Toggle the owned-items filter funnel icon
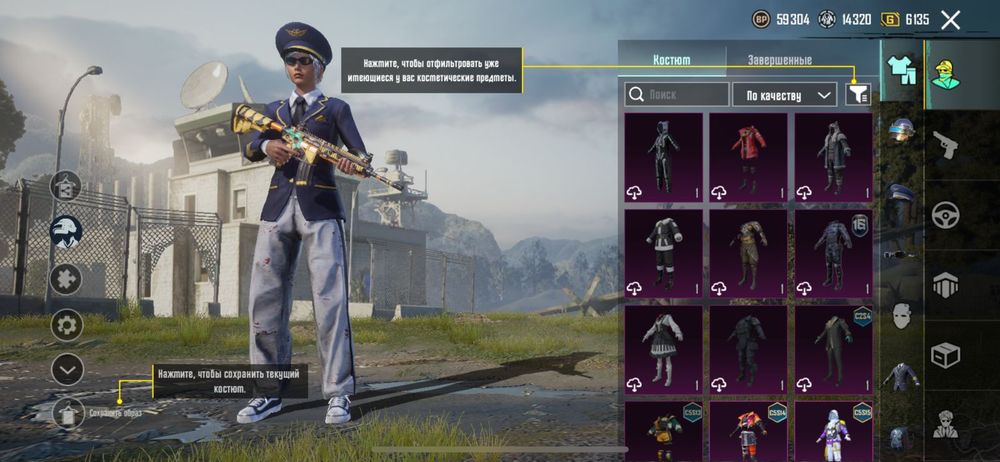The width and height of the screenshot is (1000, 462). coord(858,94)
